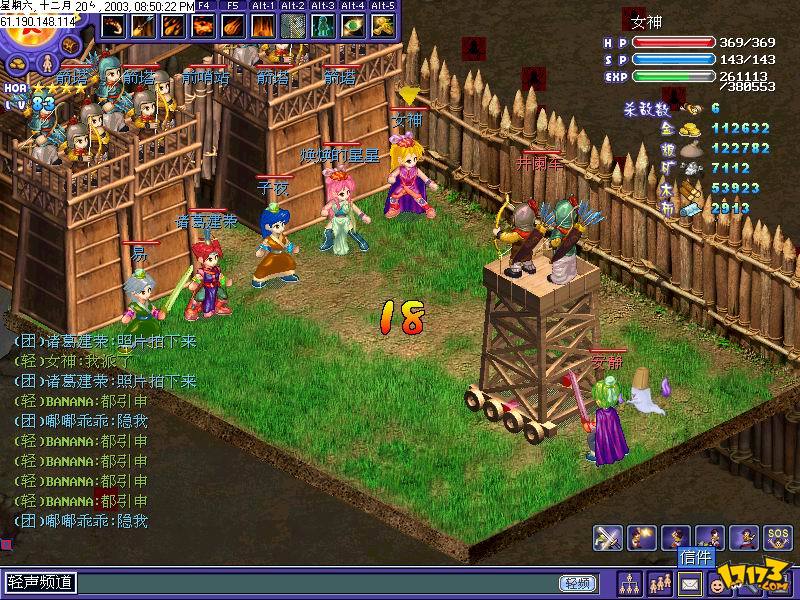
Task: Use the Alt-3 teal figure skill slot
Action: pos(324,25)
